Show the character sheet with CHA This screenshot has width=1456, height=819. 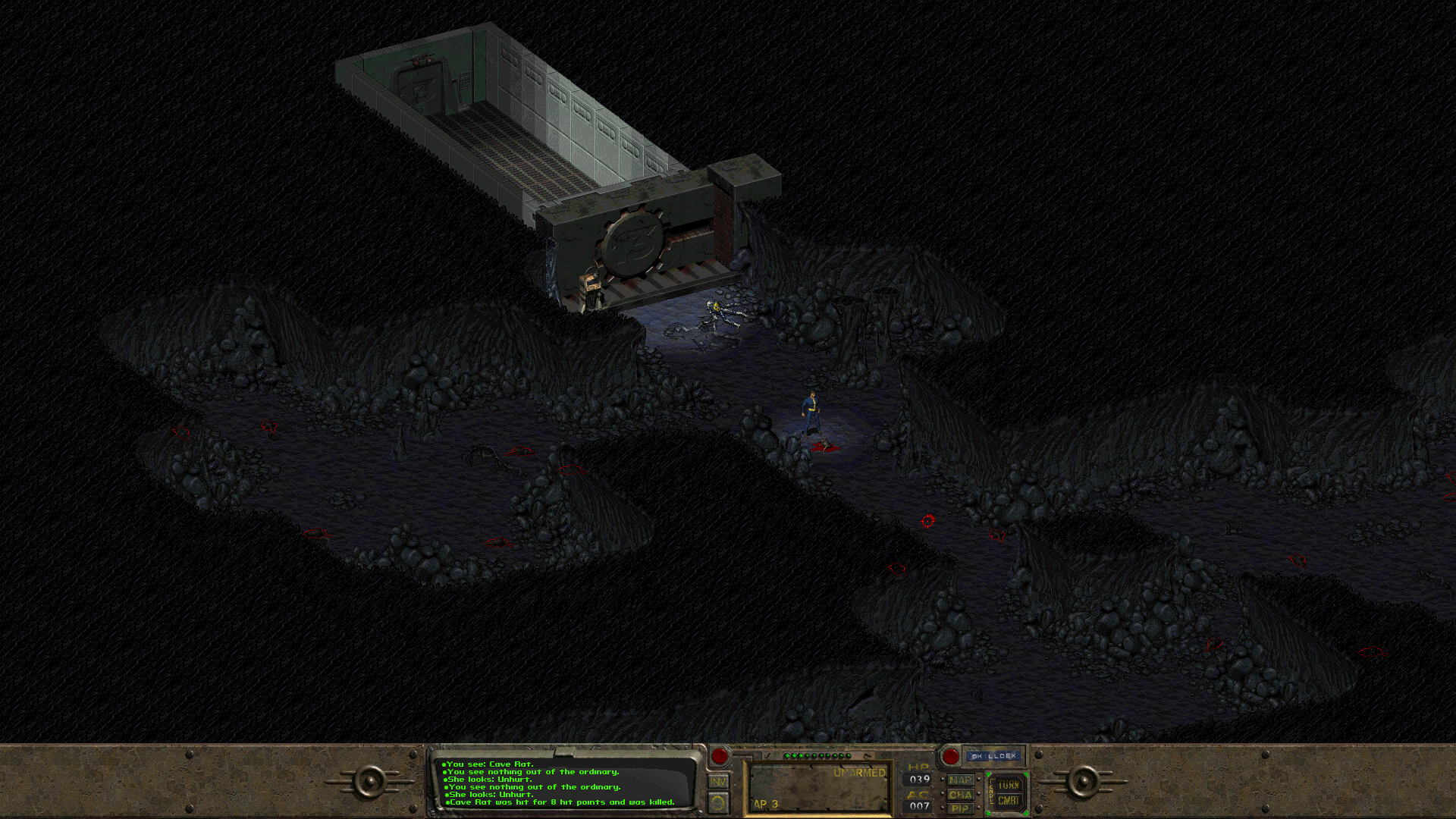point(960,795)
